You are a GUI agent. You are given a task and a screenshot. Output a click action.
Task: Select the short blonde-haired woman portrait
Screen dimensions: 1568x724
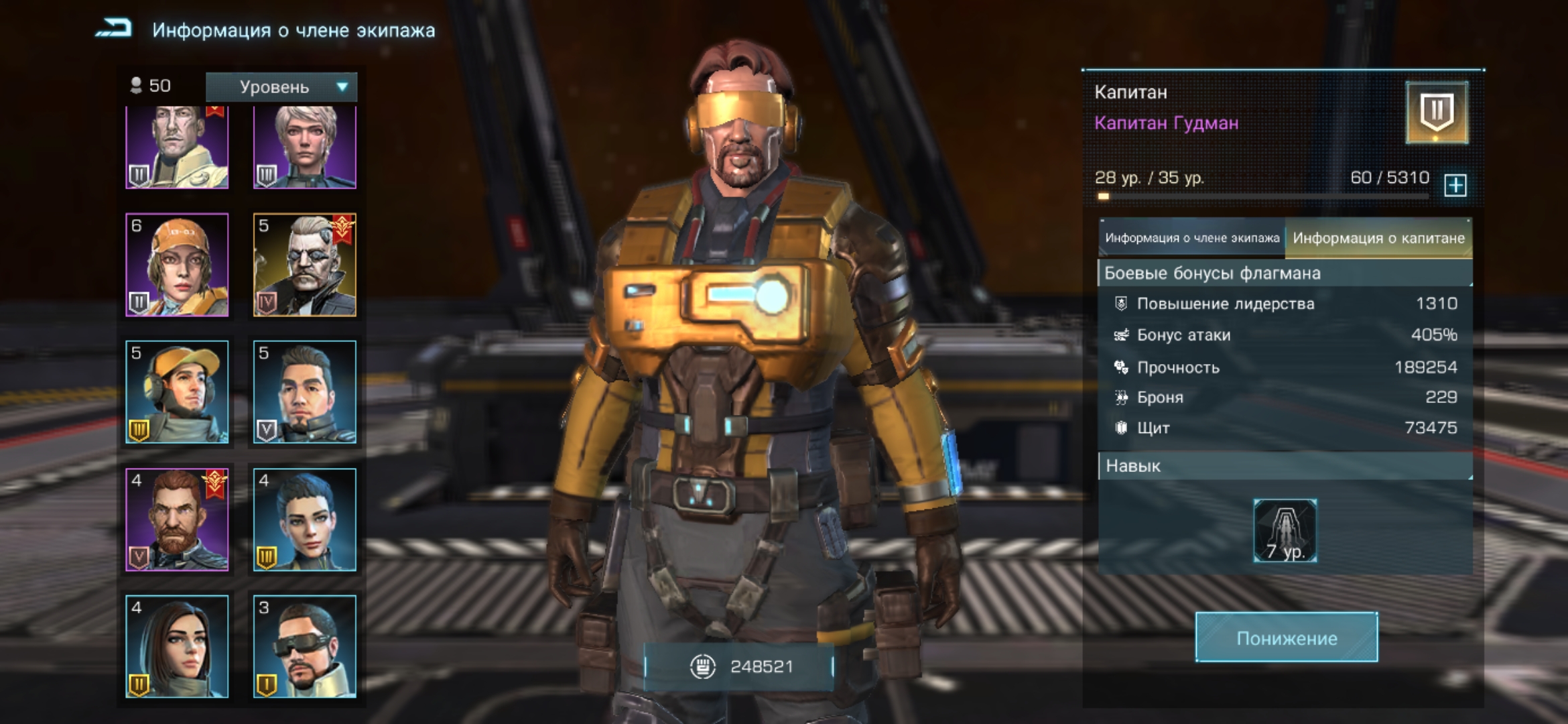click(305, 147)
